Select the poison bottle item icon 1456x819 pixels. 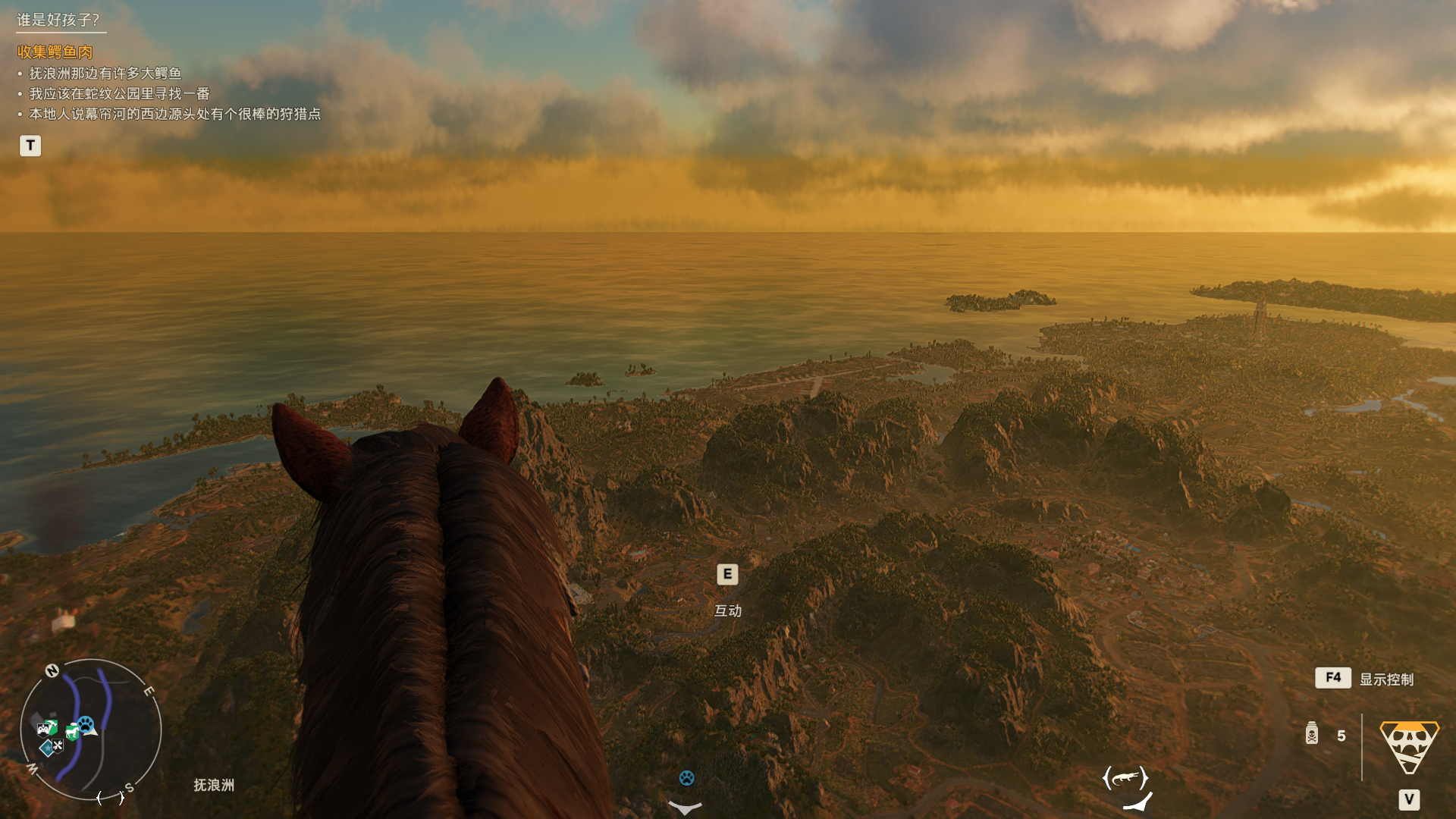click(x=1312, y=734)
